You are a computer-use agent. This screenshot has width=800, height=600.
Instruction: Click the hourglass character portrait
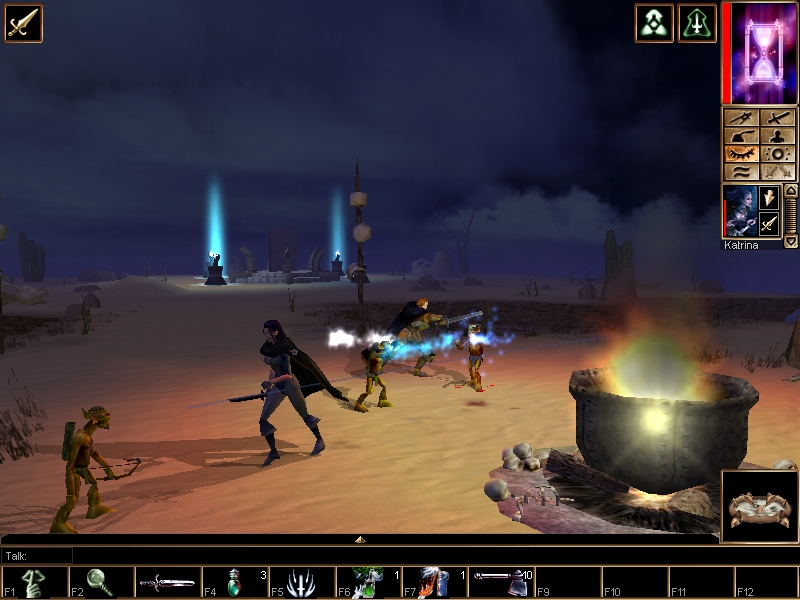point(759,52)
